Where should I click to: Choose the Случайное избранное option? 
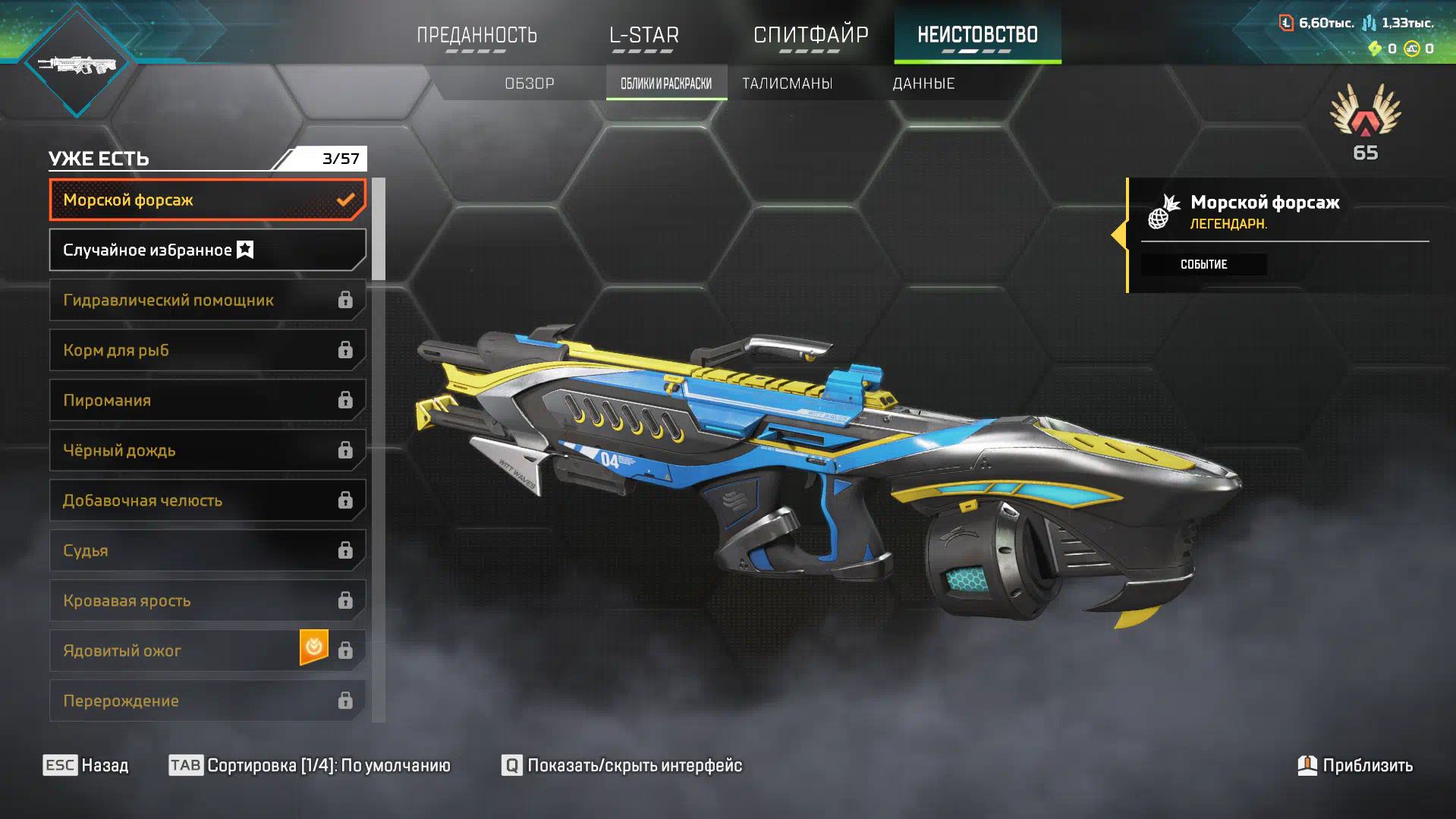207,250
